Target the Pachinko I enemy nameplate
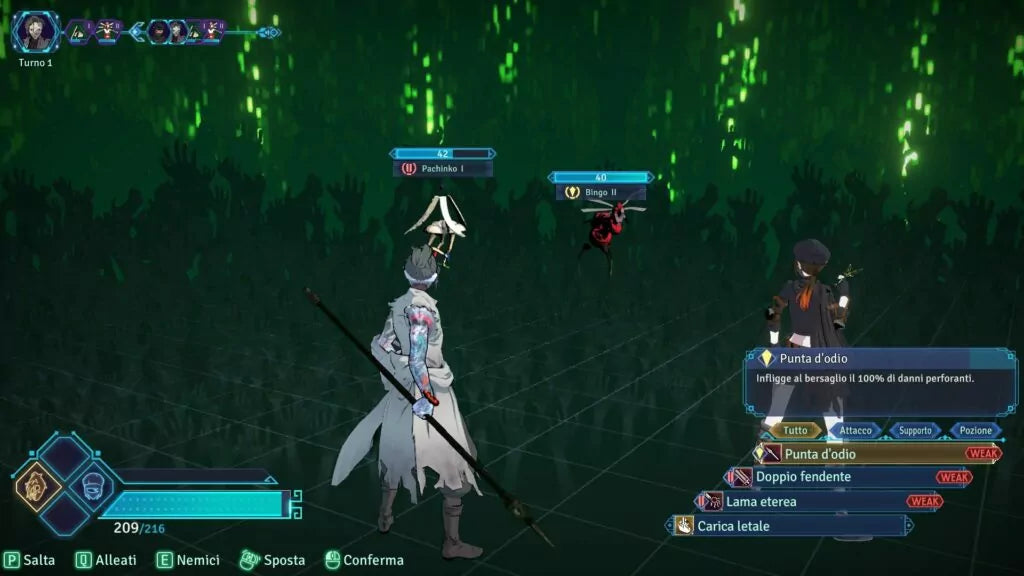 (443, 169)
